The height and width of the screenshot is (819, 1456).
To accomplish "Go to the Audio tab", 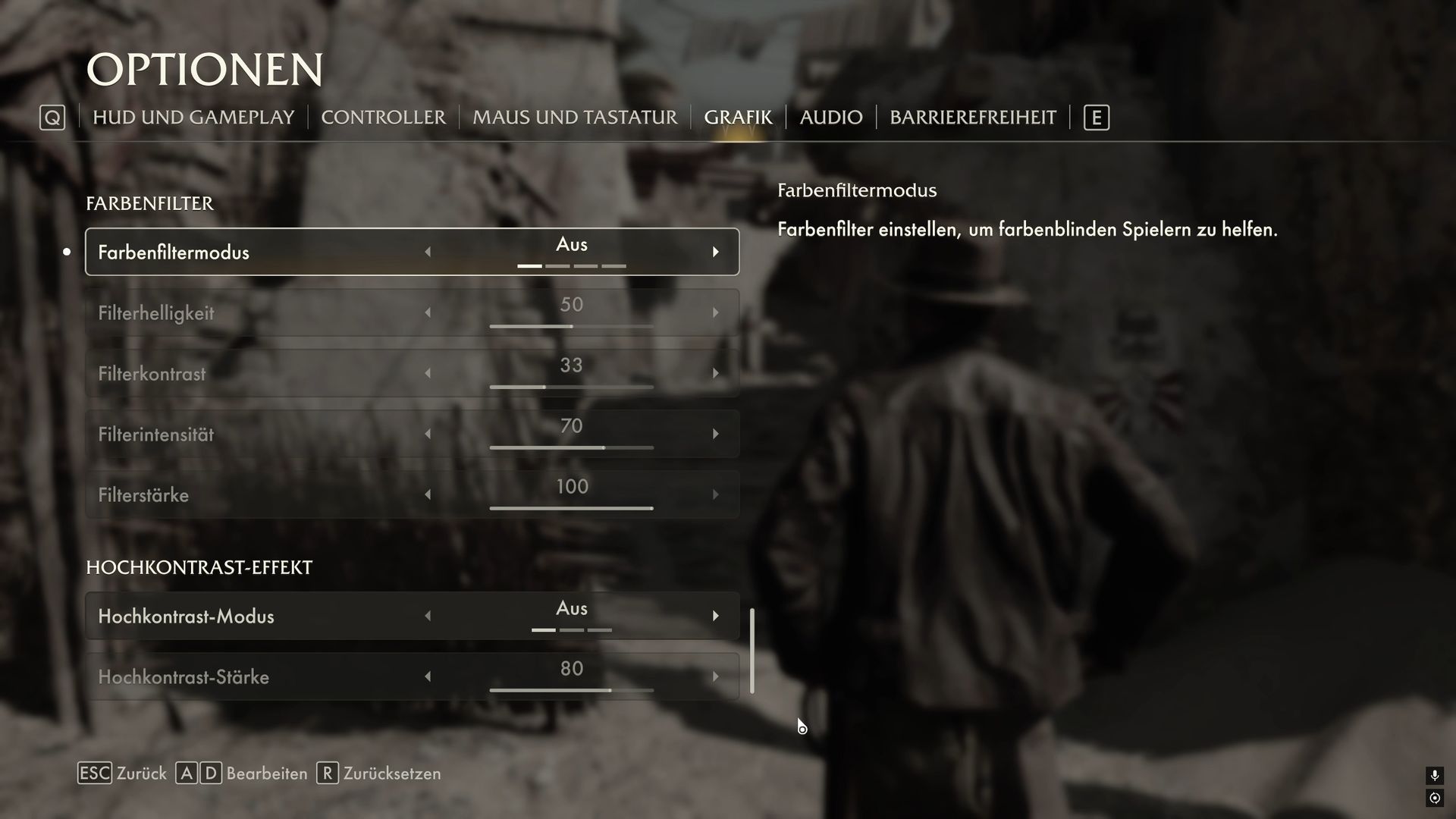I will [x=830, y=118].
